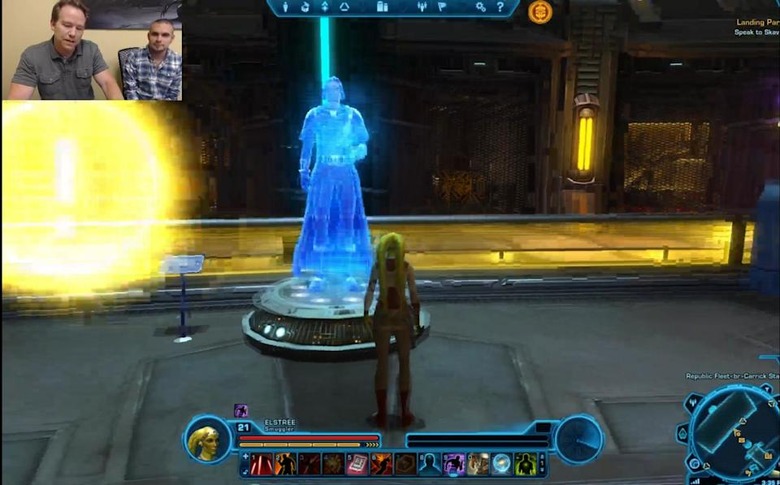This screenshot has width=780, height=485.
Task: Open the circular minimap
Action: coord(732,430)
